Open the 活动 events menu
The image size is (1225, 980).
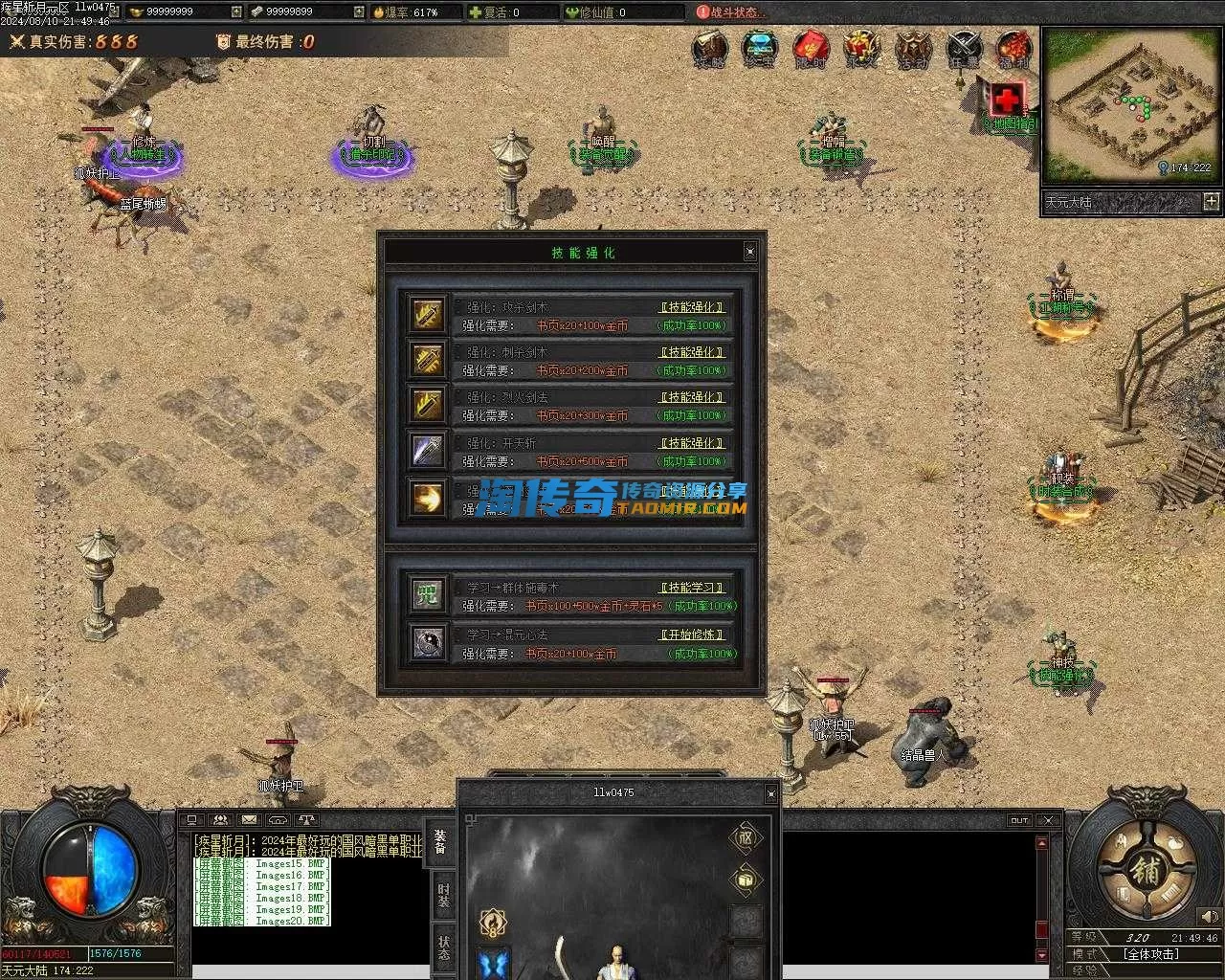pyautogui.click(x=912, y=48)
